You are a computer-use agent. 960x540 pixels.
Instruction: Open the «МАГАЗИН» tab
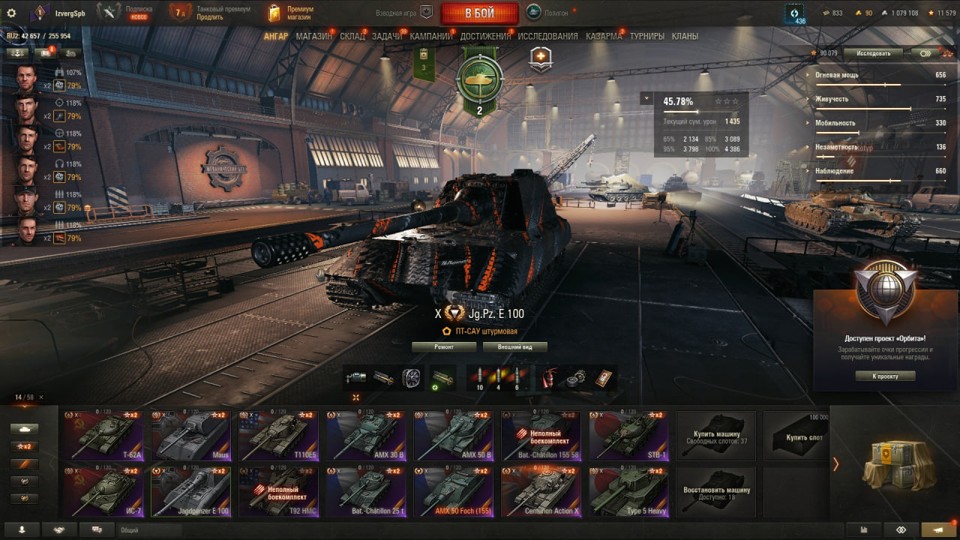314,36
